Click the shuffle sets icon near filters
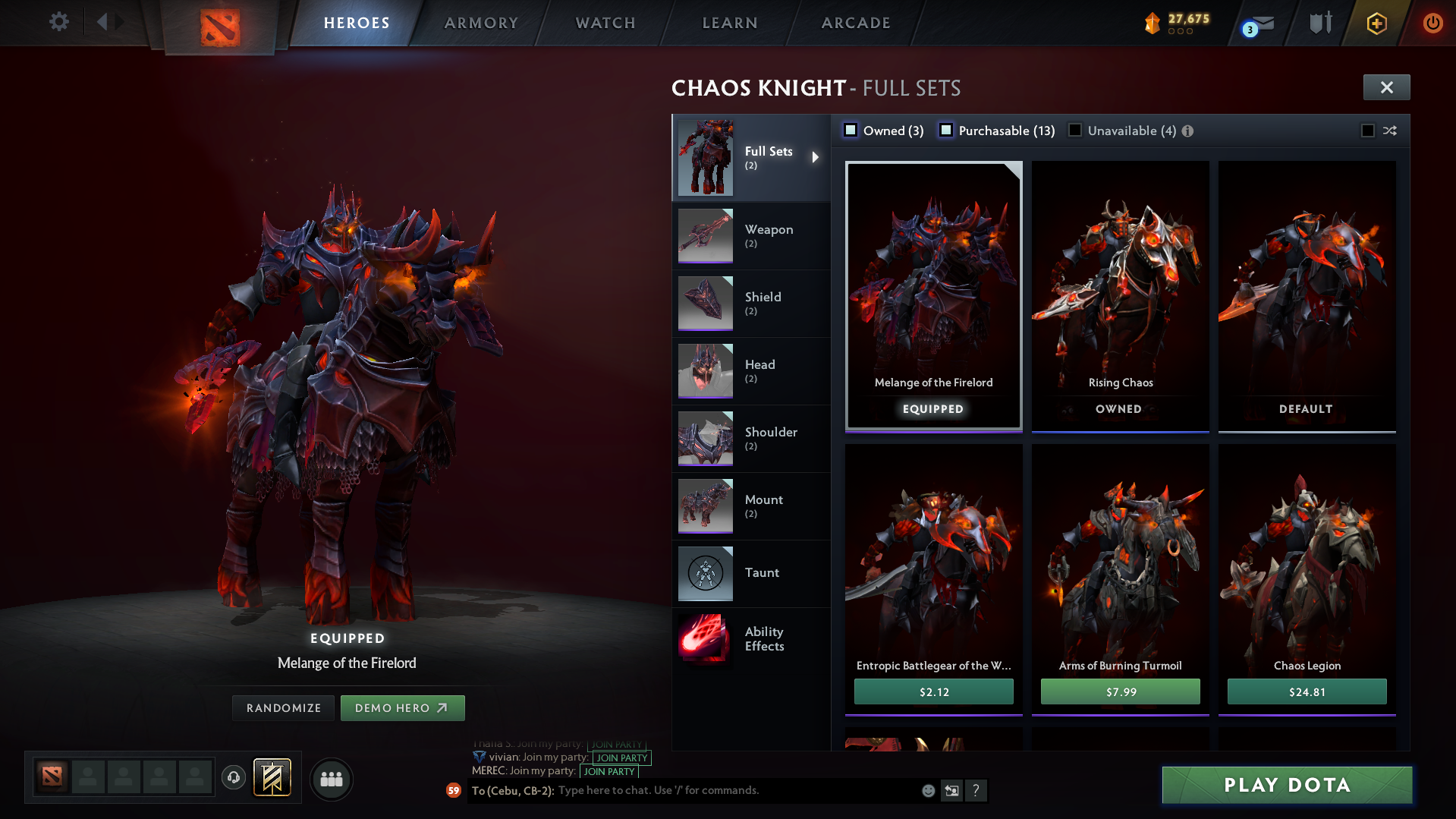The image size is (1456, 819). tap(1391, 131)
